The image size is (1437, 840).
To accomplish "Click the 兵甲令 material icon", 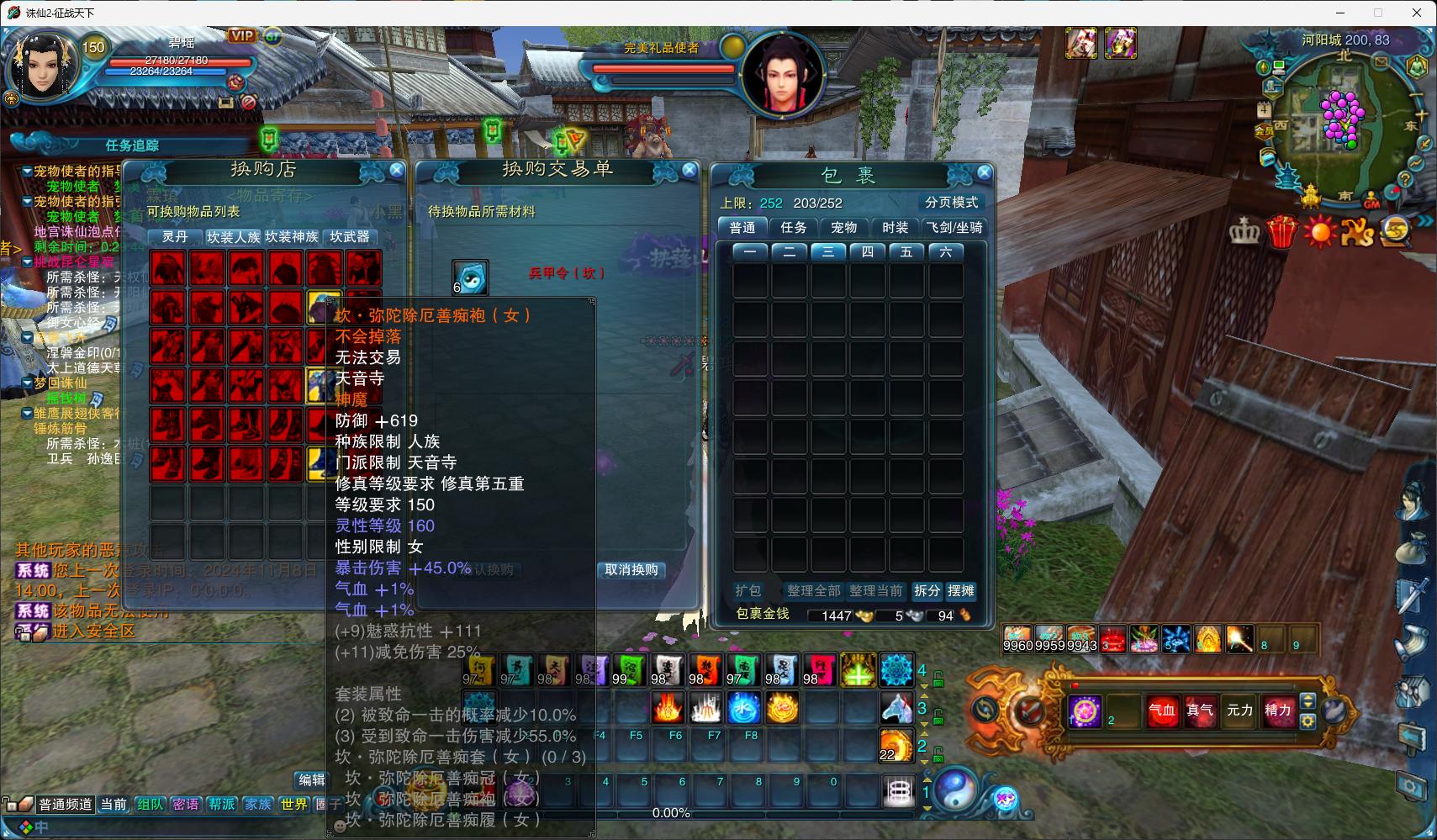I will coord(470,276).
